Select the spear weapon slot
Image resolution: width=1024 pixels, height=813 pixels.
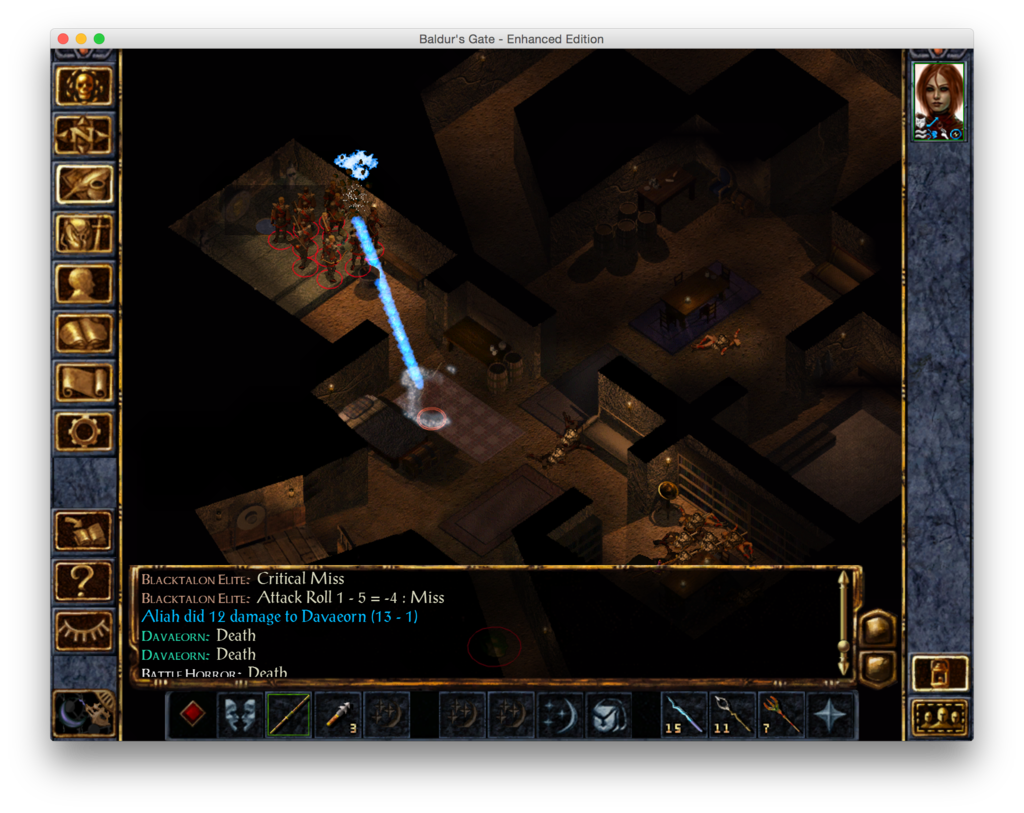288,715
